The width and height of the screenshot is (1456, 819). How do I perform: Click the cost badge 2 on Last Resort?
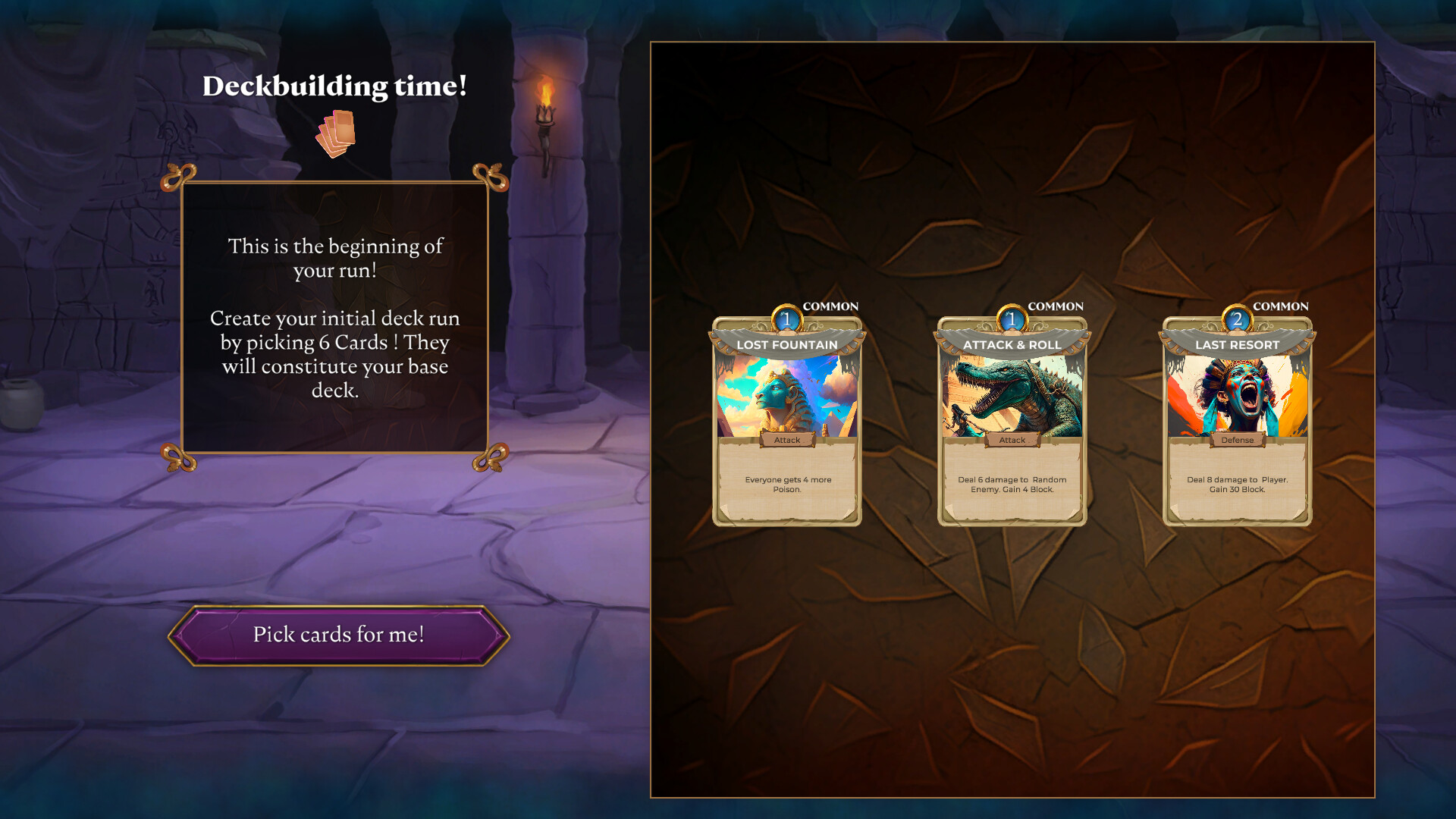(1235, 320)
